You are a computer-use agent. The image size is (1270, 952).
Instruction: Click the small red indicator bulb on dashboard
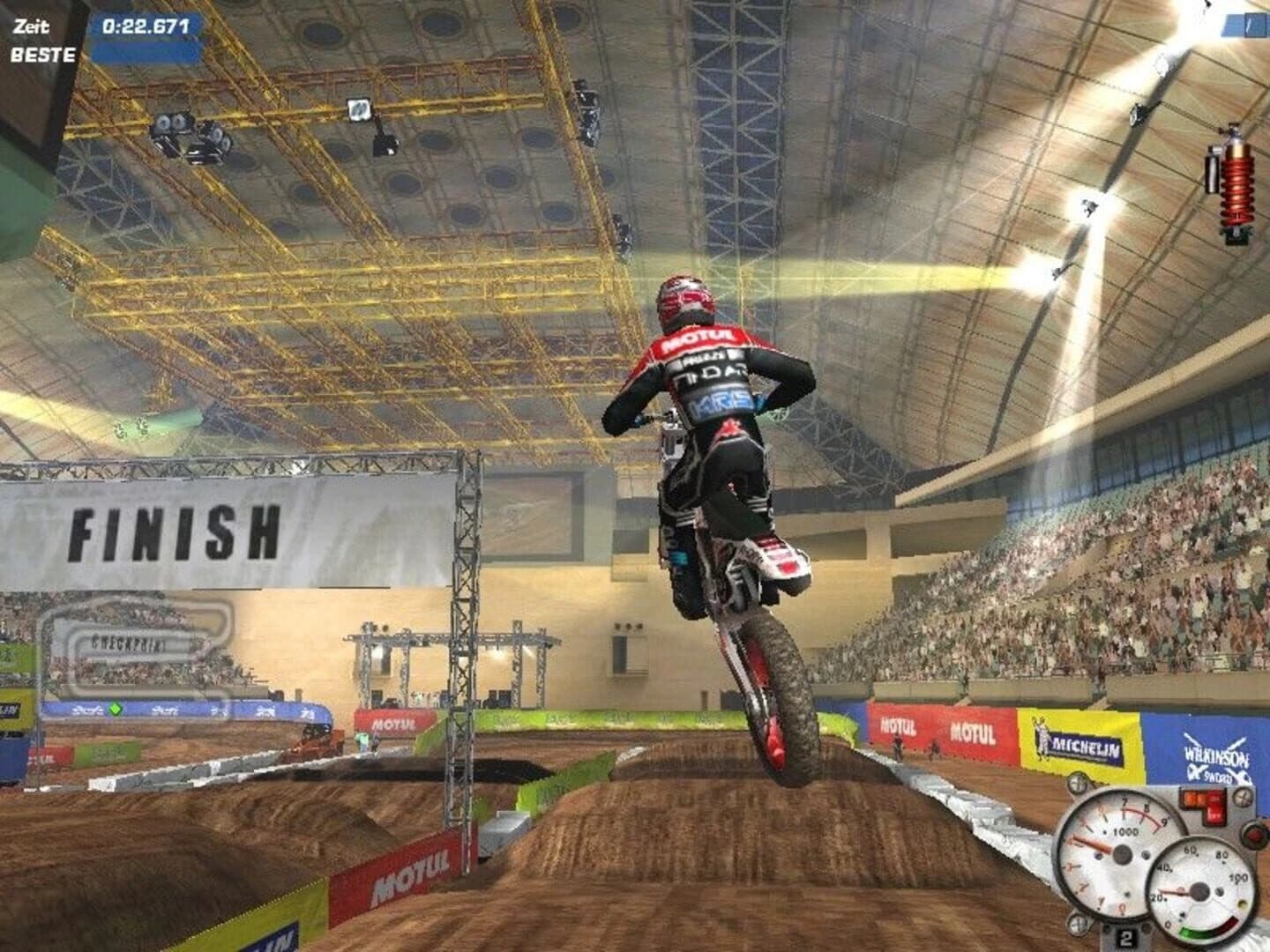click(1252, 836)
